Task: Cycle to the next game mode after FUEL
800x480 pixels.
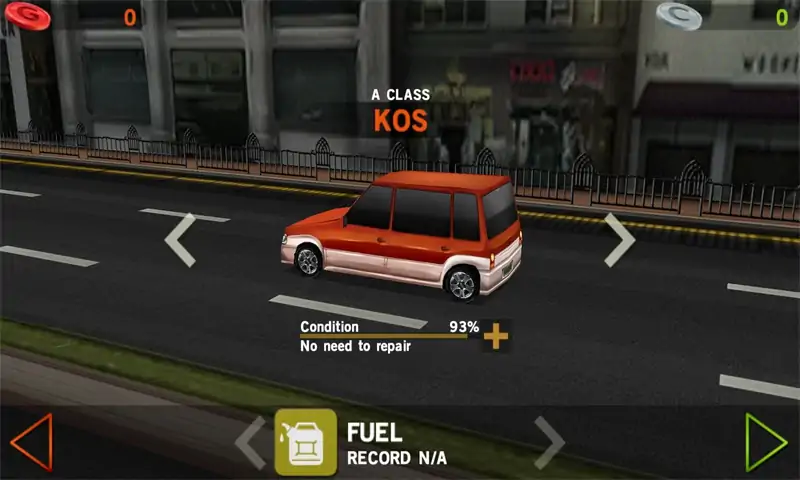Action: (549, 442)
